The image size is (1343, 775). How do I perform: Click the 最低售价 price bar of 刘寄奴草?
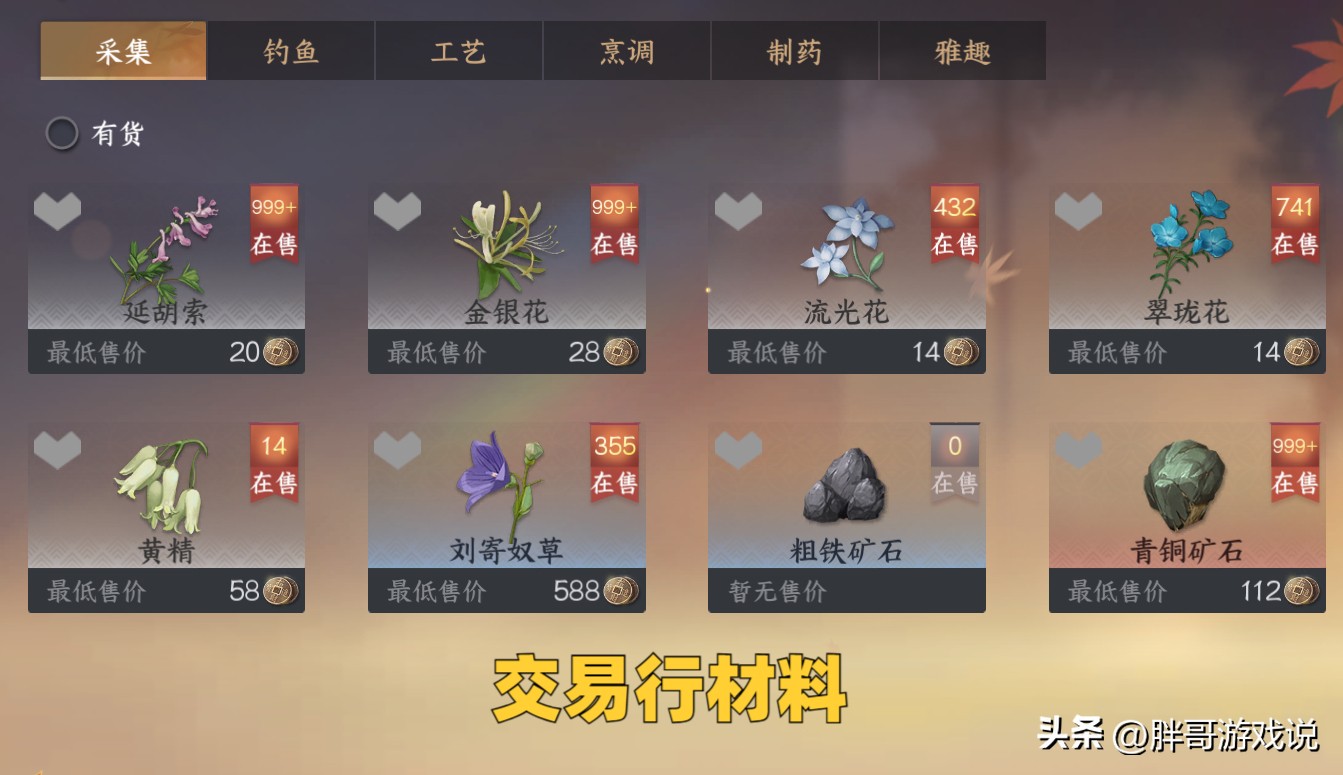pos(505,592)
